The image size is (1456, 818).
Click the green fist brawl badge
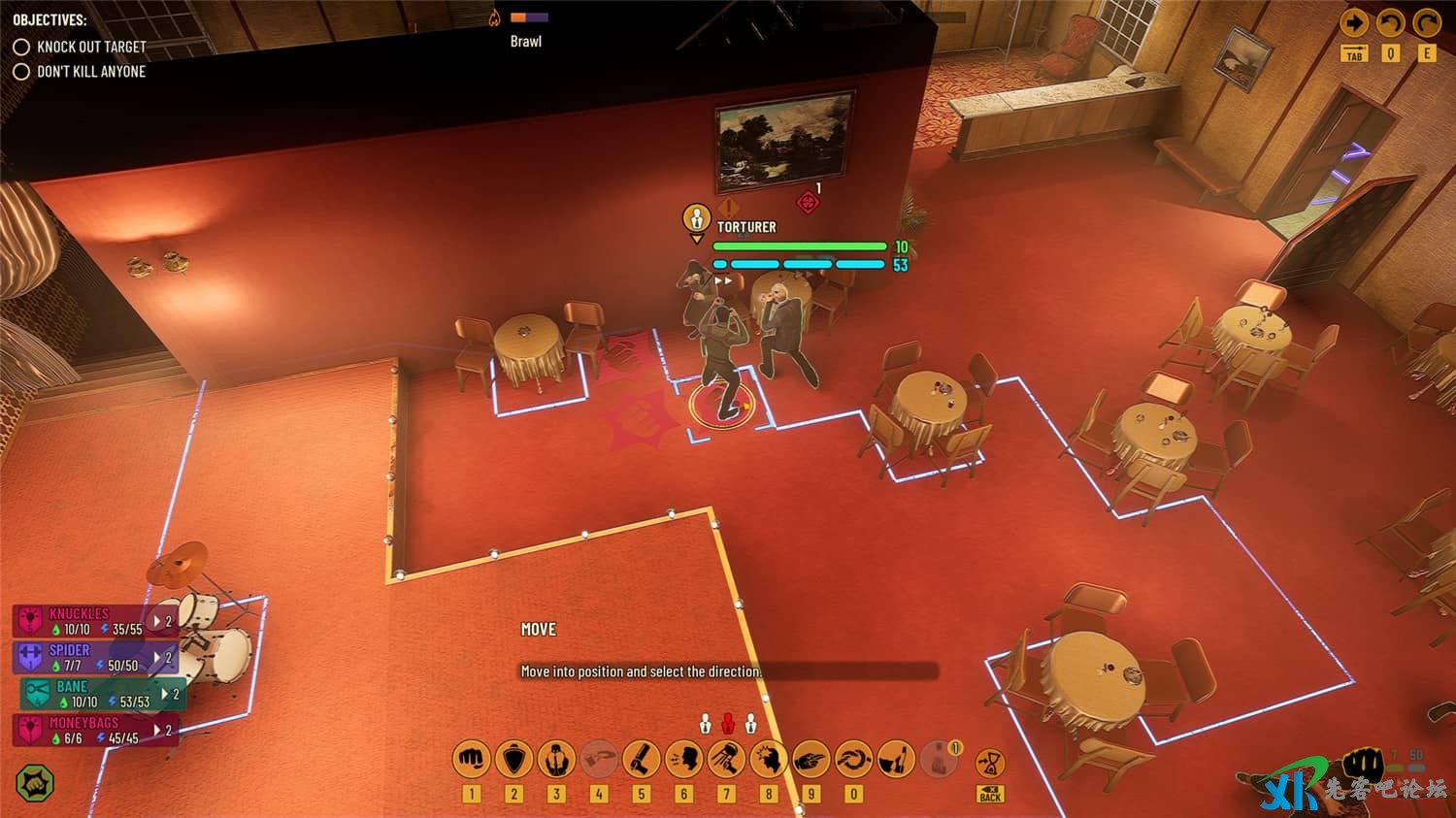[x=35, y=783]
